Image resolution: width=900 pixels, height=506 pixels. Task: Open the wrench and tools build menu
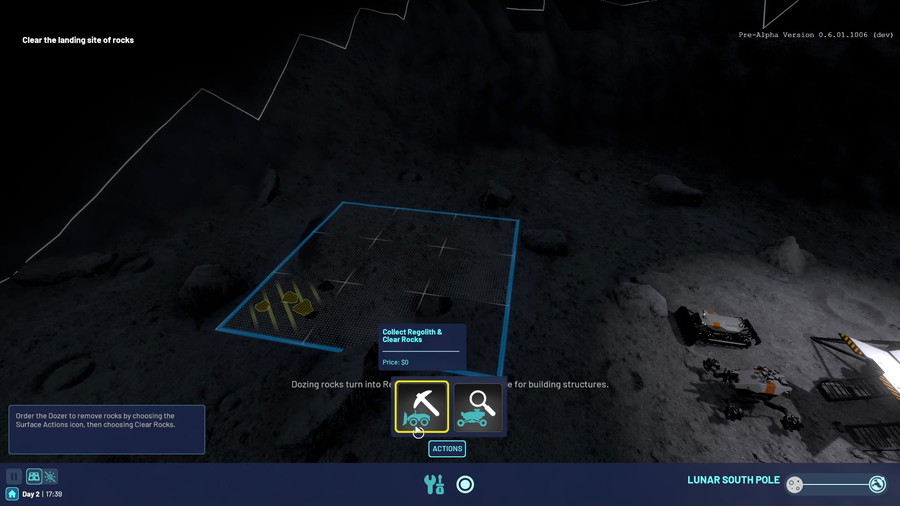click(434, 485)
